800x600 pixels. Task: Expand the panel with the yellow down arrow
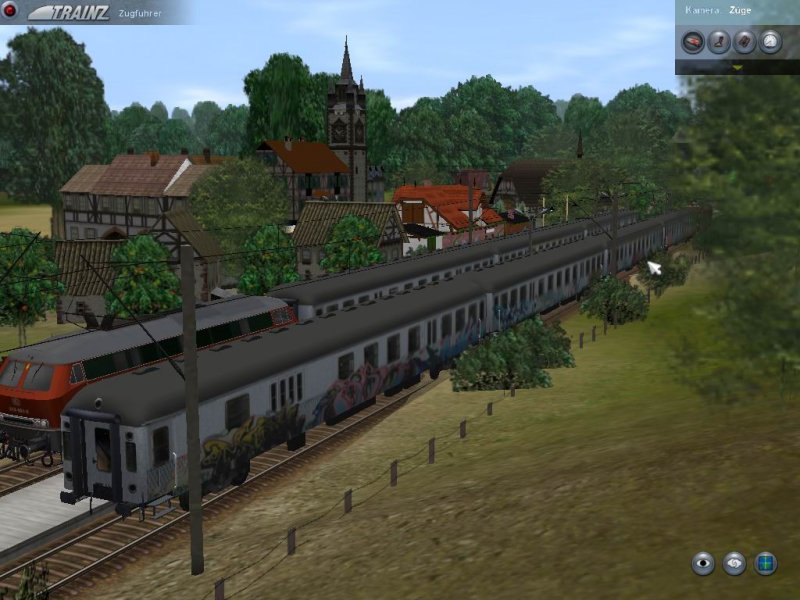738,67
